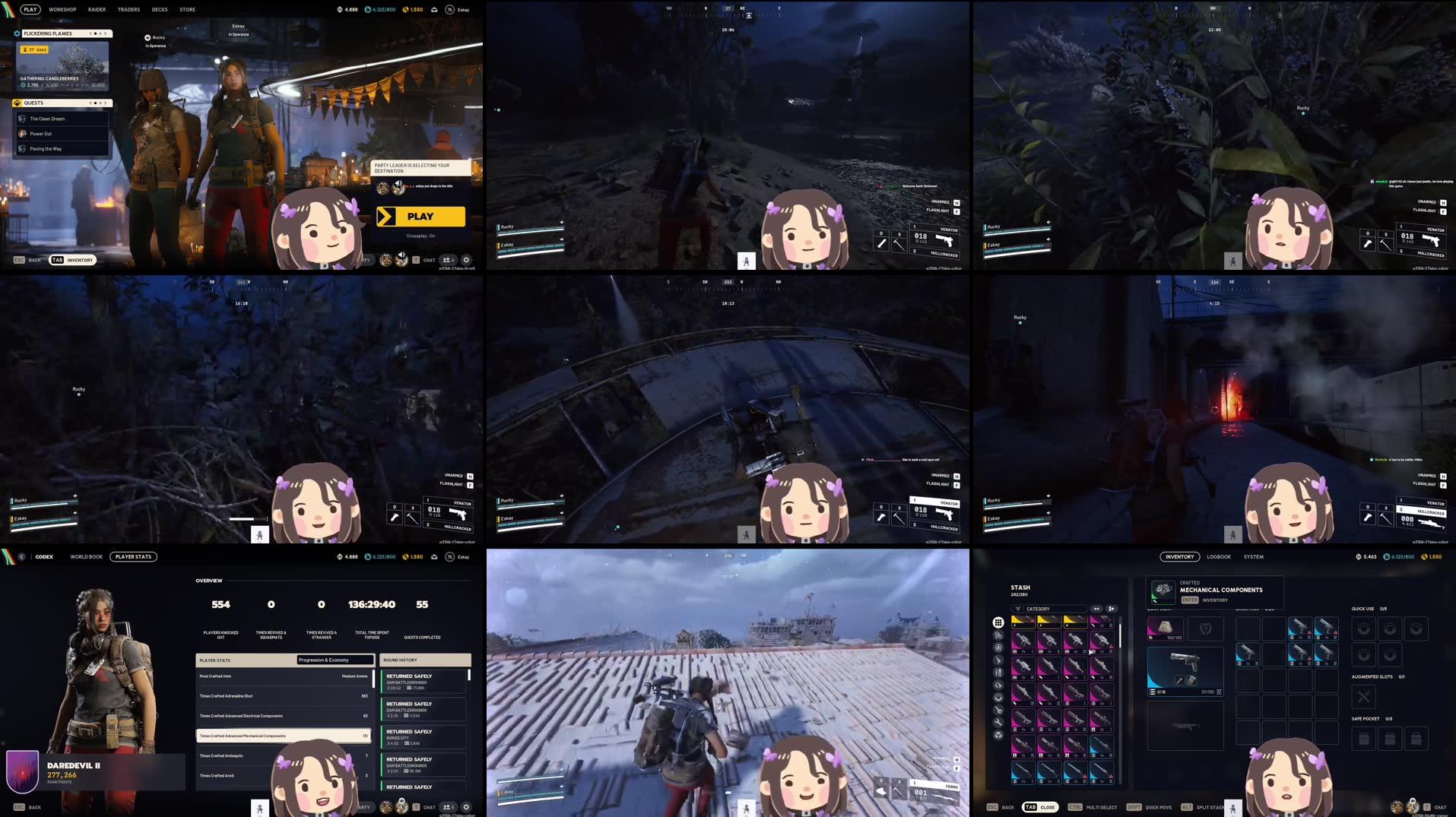Viewport: 1456px width, 817px height.
Task: Click the mailbox icon in the top bar
Action: coord(434,9)
